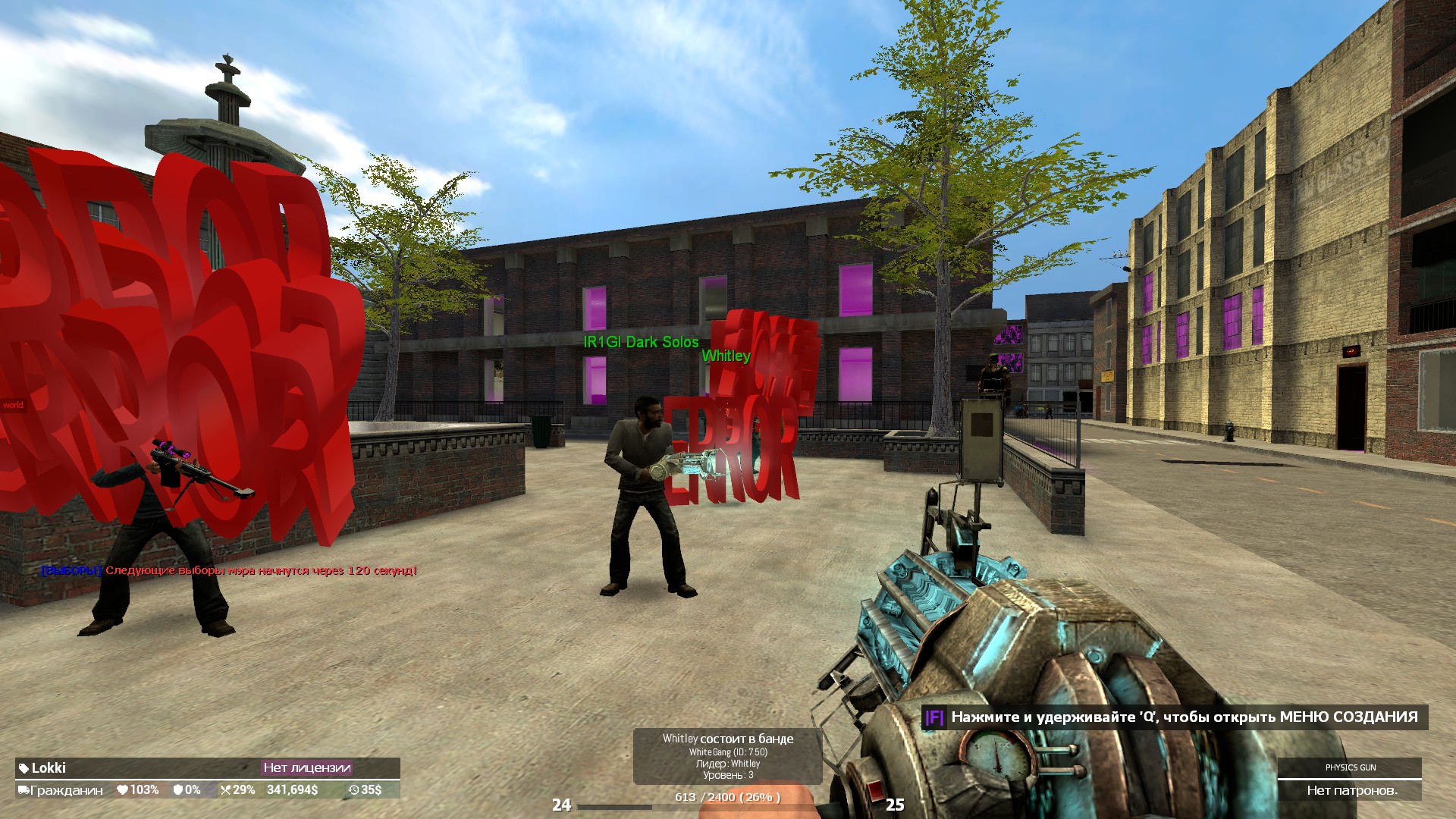This screenshot has width=1456, height=819.
Task: Select the Whitley gang info panel
Action: pos(727,756)
